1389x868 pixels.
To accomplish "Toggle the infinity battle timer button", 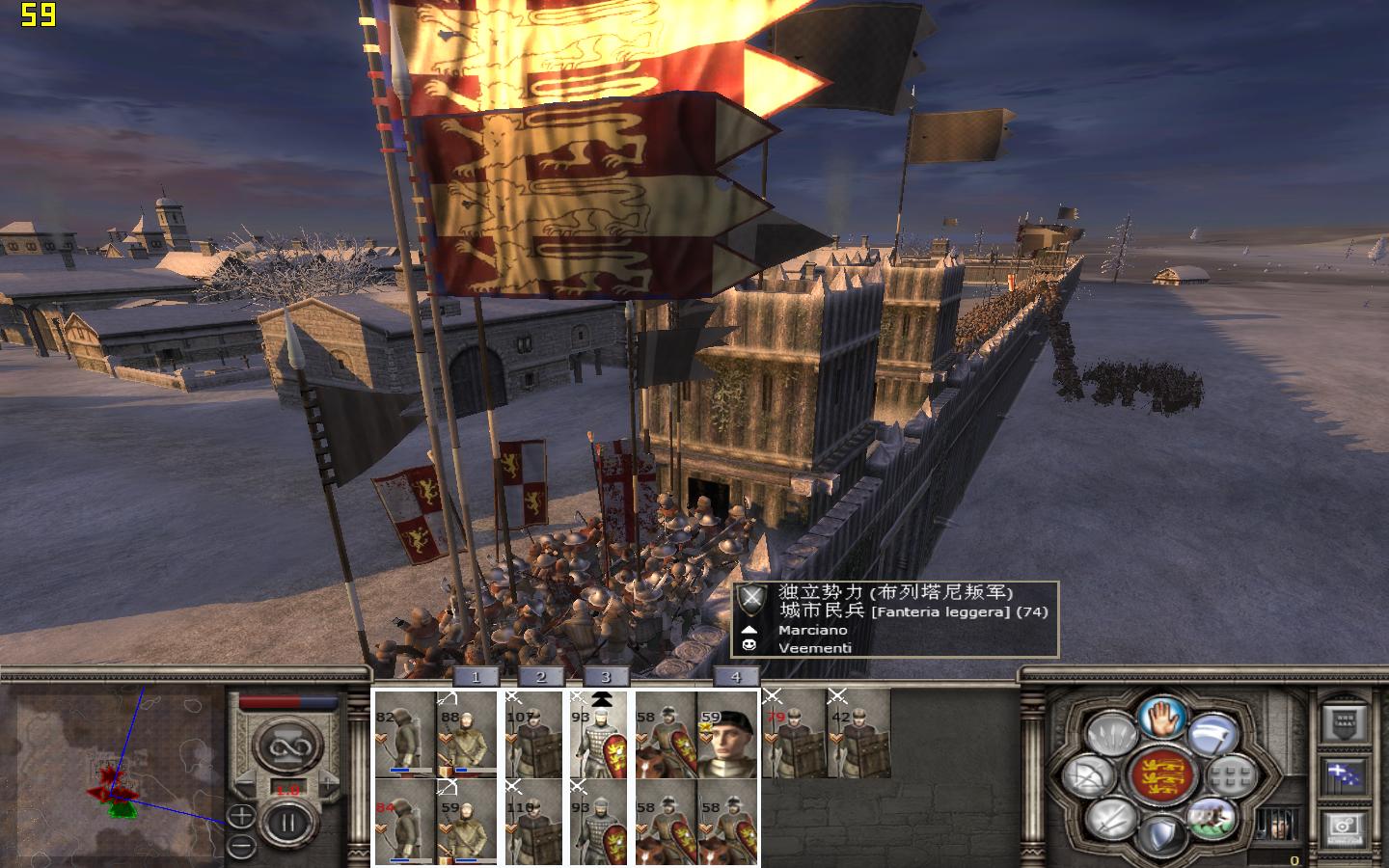I will click(x=286, y=747).
